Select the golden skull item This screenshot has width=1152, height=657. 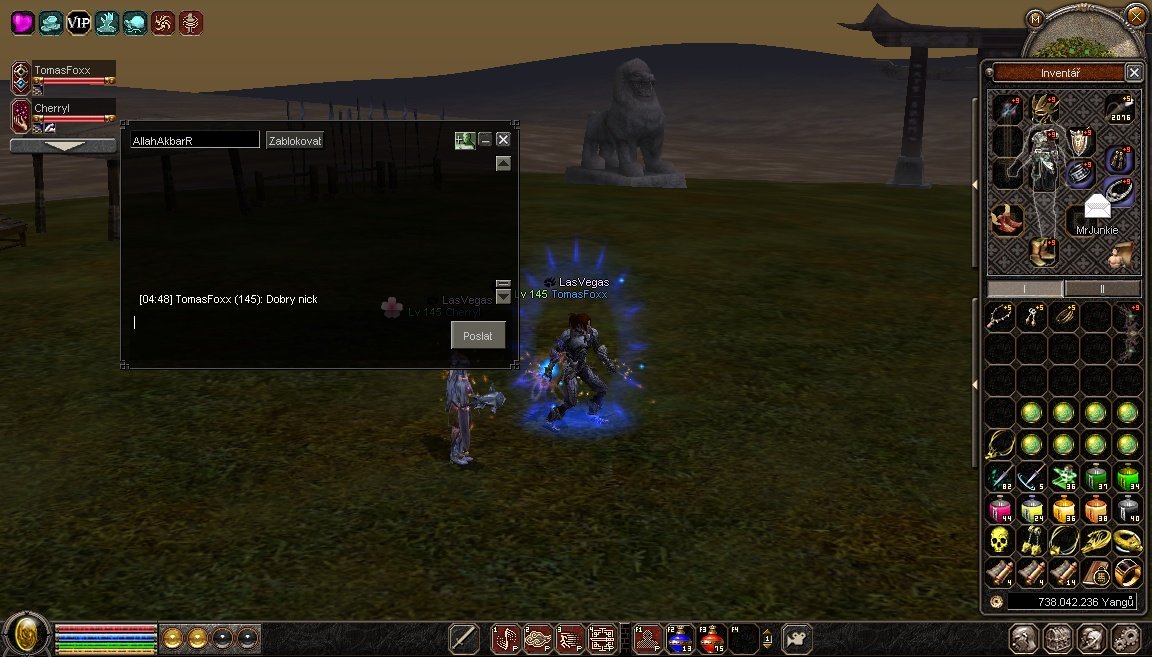coord(998,541)
